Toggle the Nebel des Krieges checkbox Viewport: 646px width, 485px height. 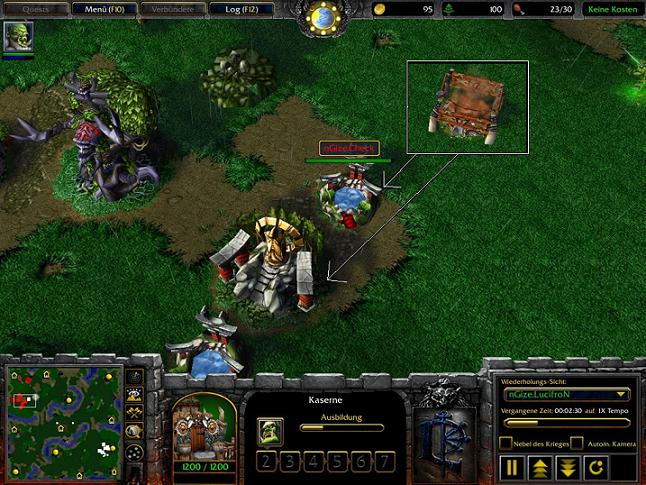[x=507, y=443]
